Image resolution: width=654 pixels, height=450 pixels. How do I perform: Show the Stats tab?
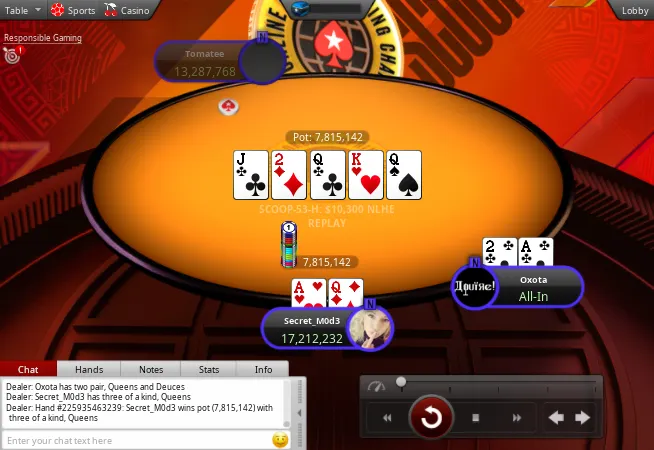pyautogui.click(x=209, y=369)
